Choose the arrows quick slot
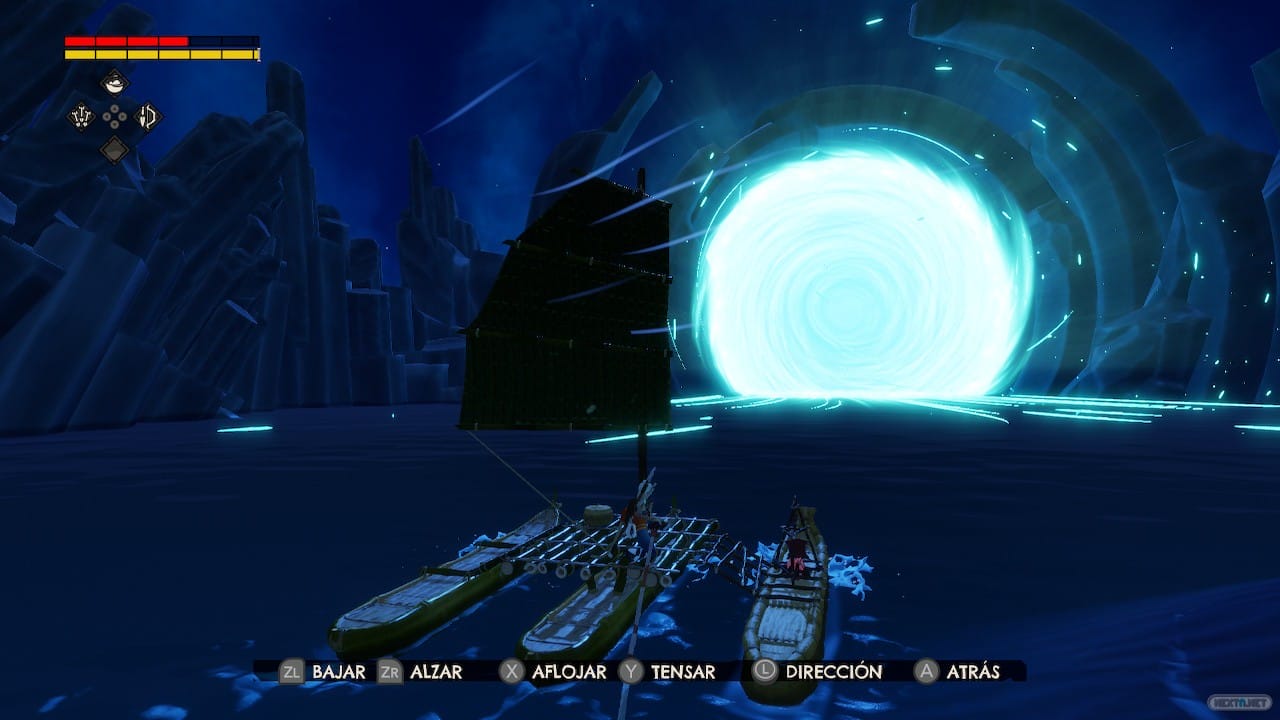Screen dimensions: 1280x720 coord(82,117)
